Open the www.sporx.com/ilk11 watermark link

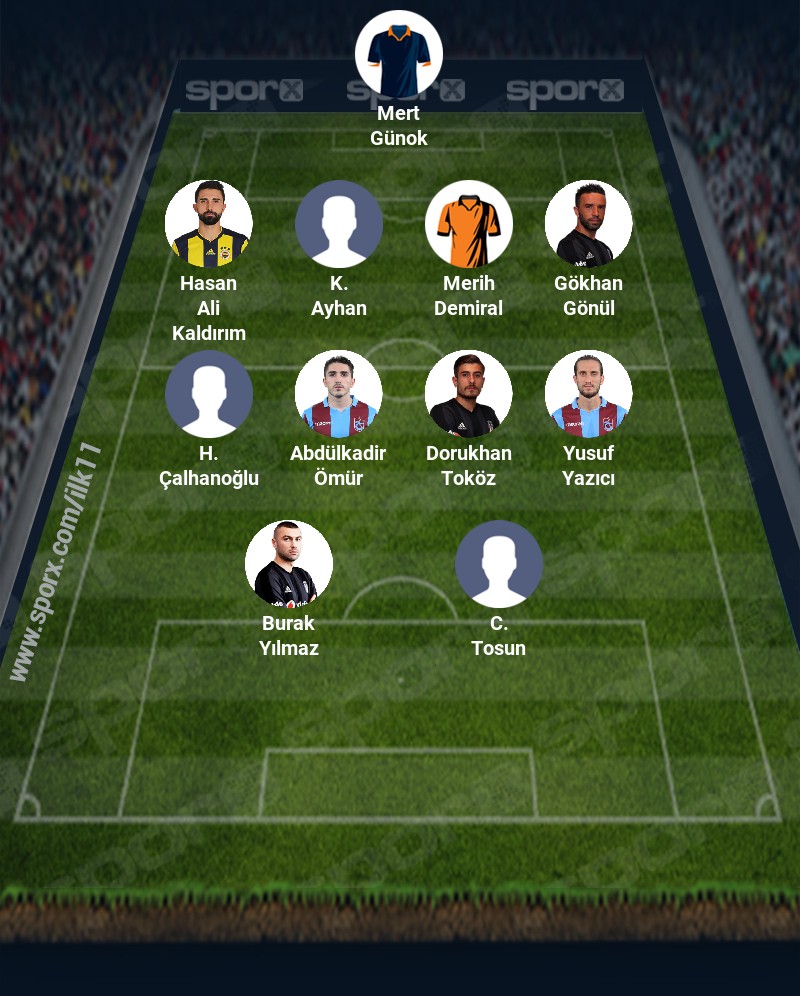(x=55, y=562)
